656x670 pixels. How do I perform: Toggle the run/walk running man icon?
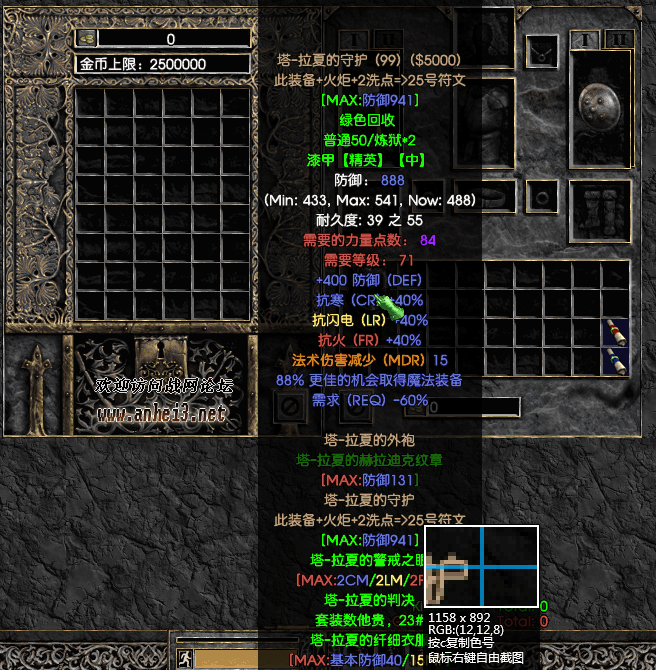click(x=184, y=658)
